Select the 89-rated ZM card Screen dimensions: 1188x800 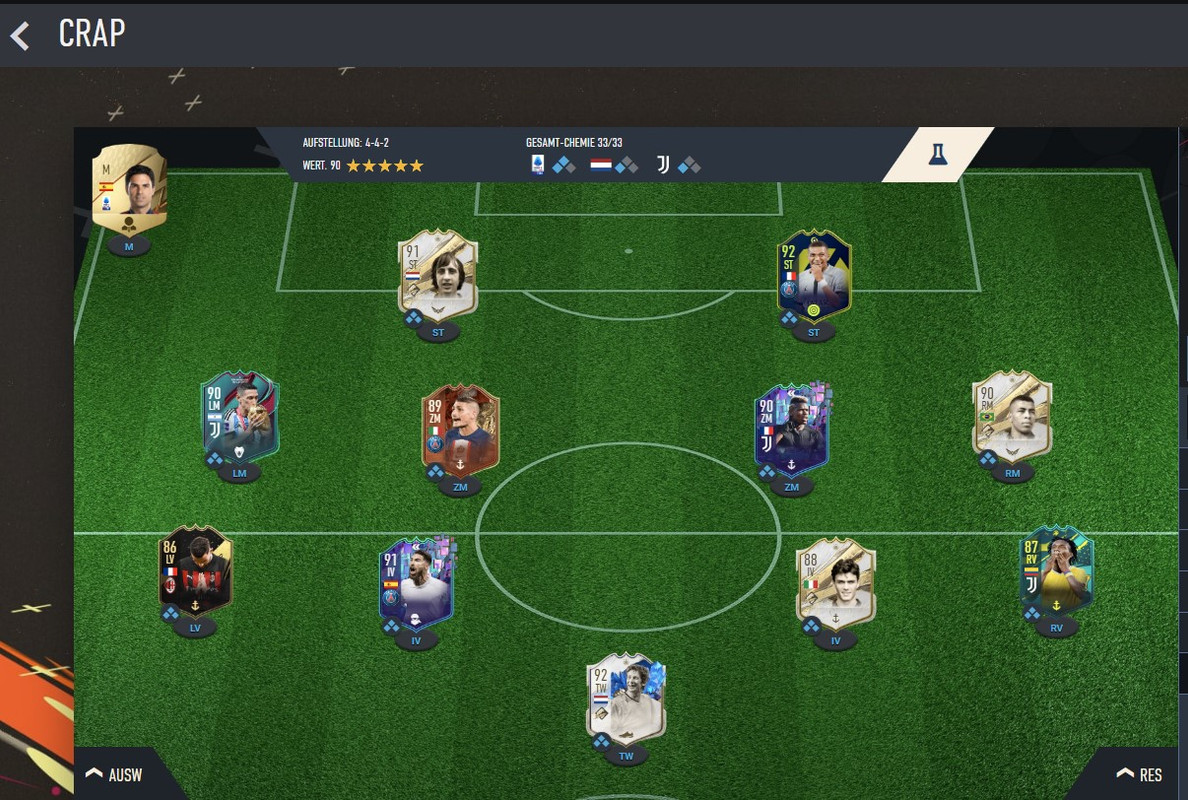point(460,429)
